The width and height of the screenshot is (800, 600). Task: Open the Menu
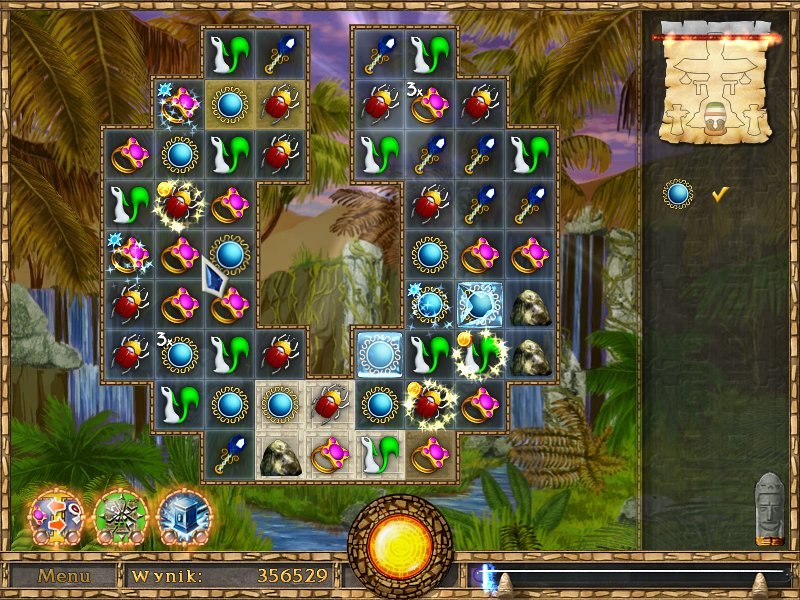click(x=64, y=576)
